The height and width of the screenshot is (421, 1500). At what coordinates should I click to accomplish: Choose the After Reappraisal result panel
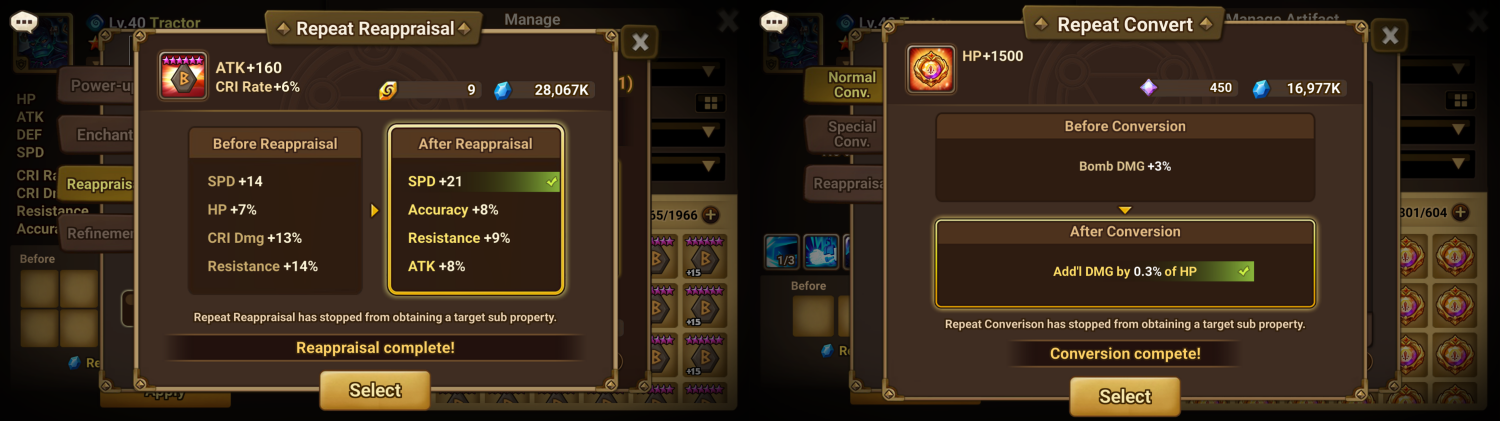tap(476, 210)
